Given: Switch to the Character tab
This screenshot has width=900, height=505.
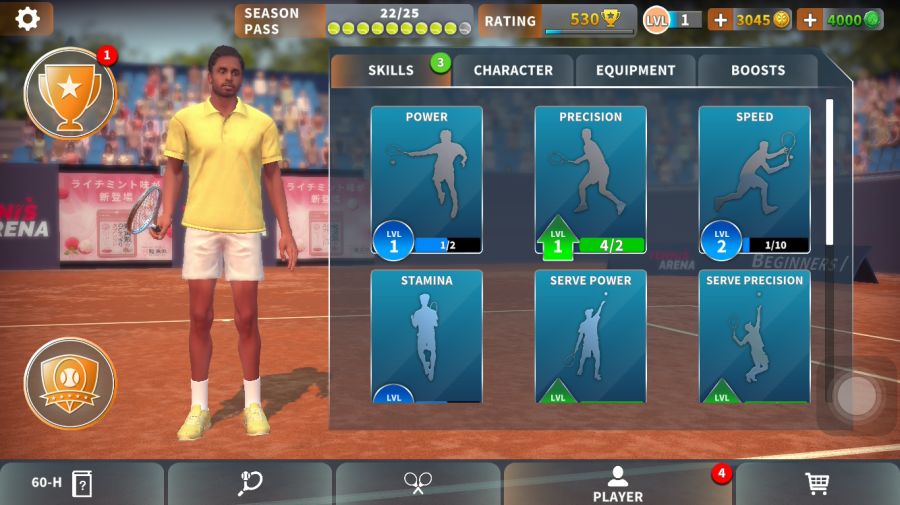Looking at the screenshot, I should [513, 70].
